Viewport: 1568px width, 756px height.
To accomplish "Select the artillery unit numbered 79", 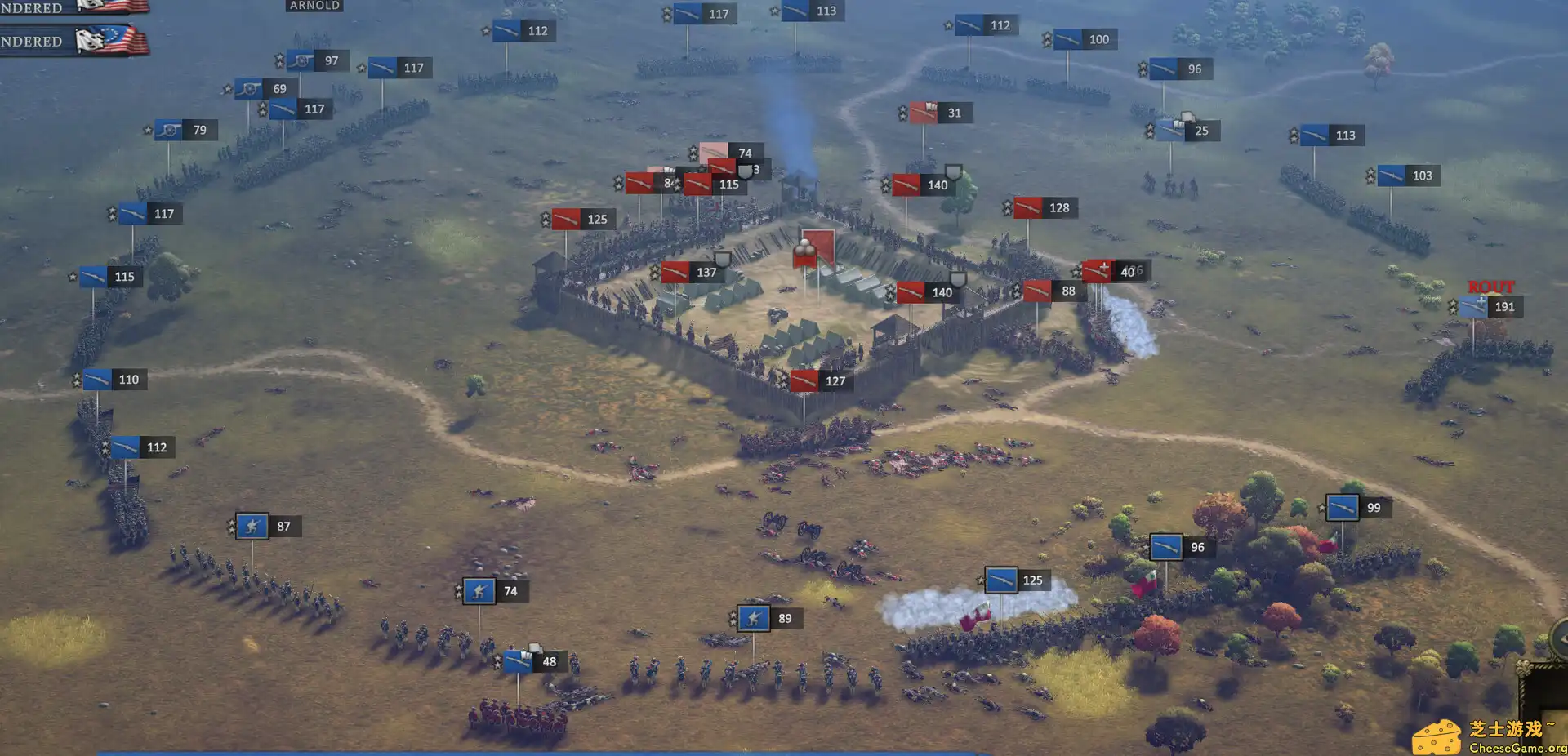I will pos(188,129).
